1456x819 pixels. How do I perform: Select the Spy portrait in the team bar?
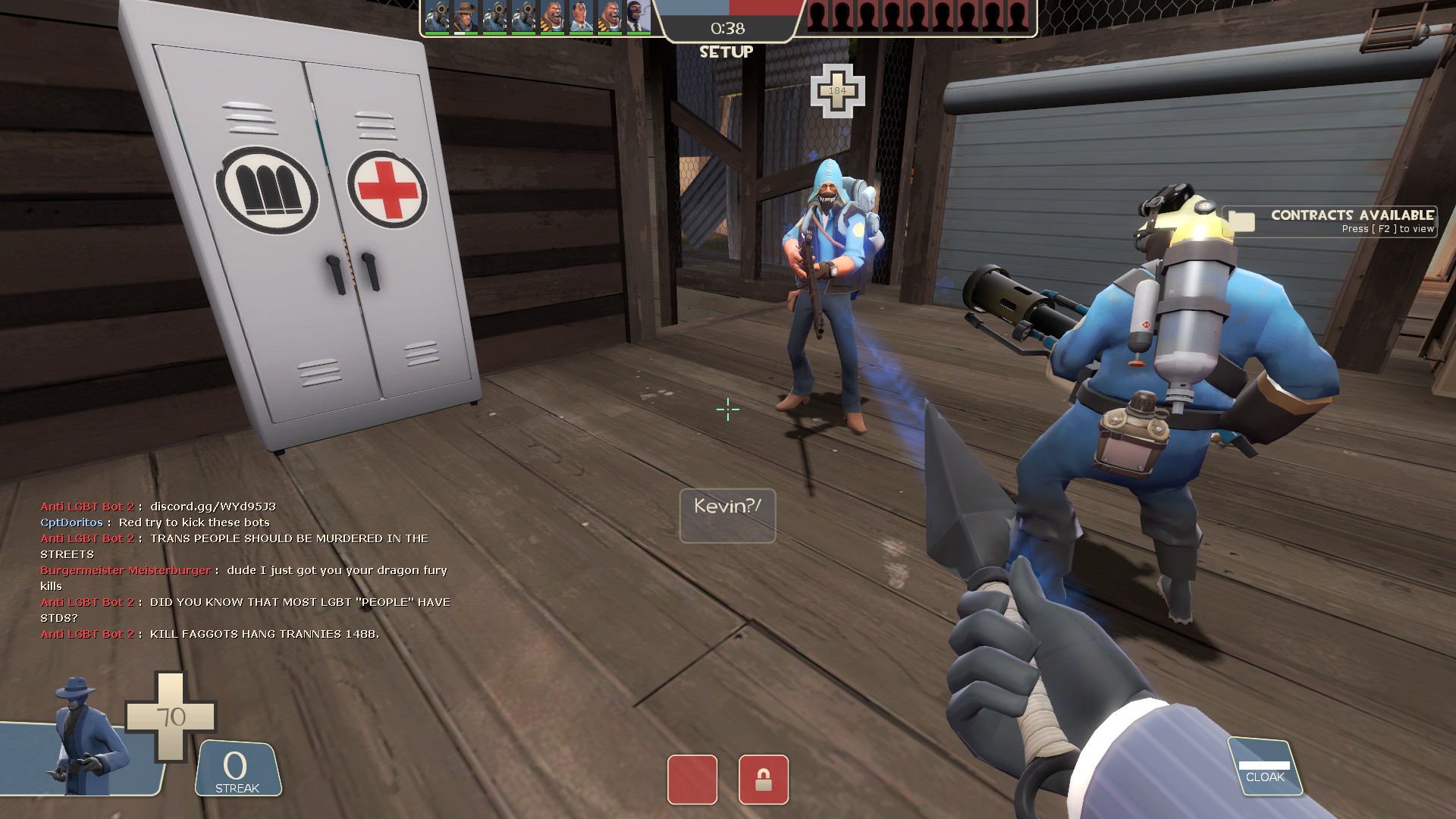coord(639,17)
